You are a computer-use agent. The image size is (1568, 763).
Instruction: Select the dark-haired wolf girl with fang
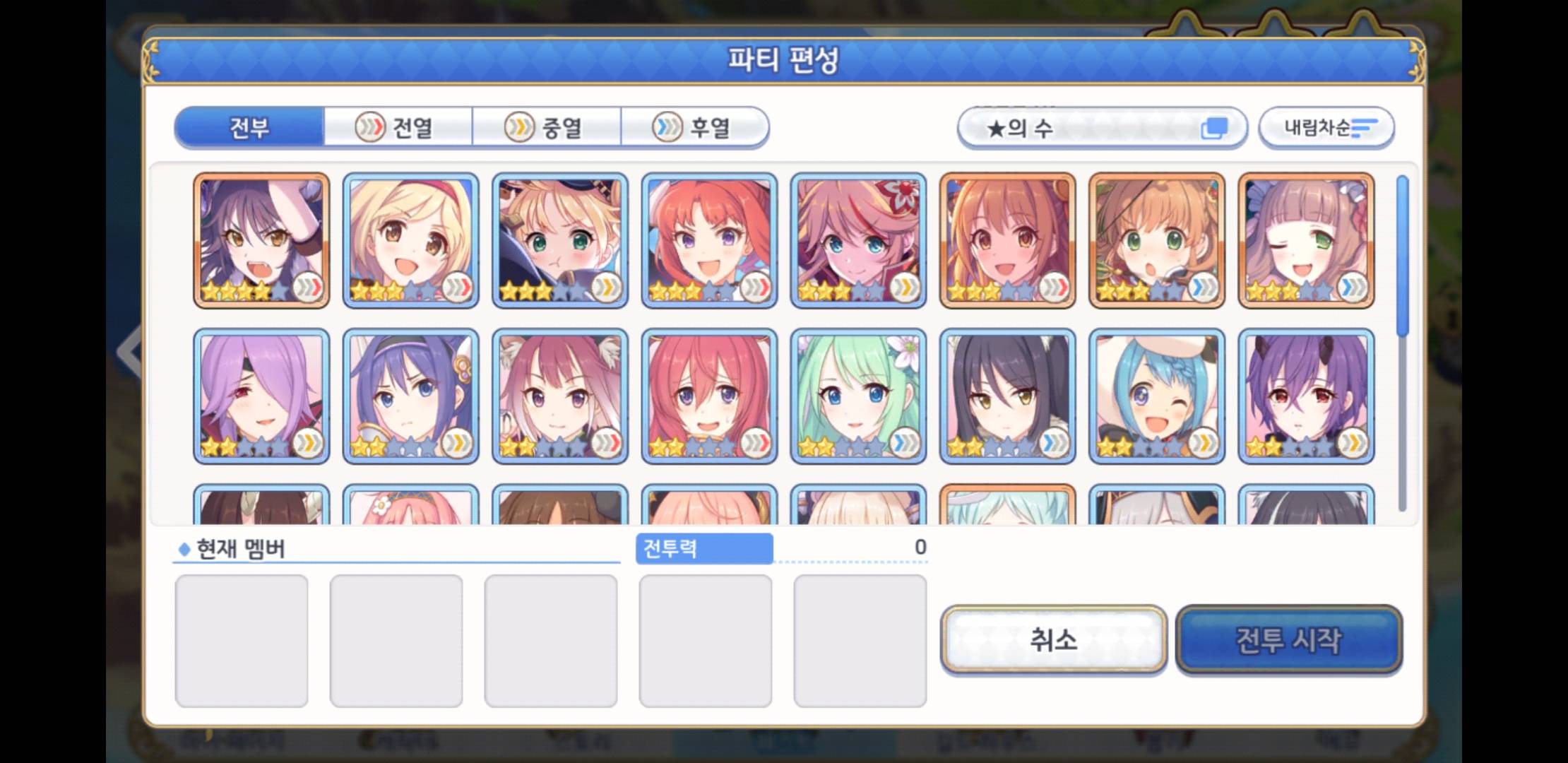pos(261,240)
